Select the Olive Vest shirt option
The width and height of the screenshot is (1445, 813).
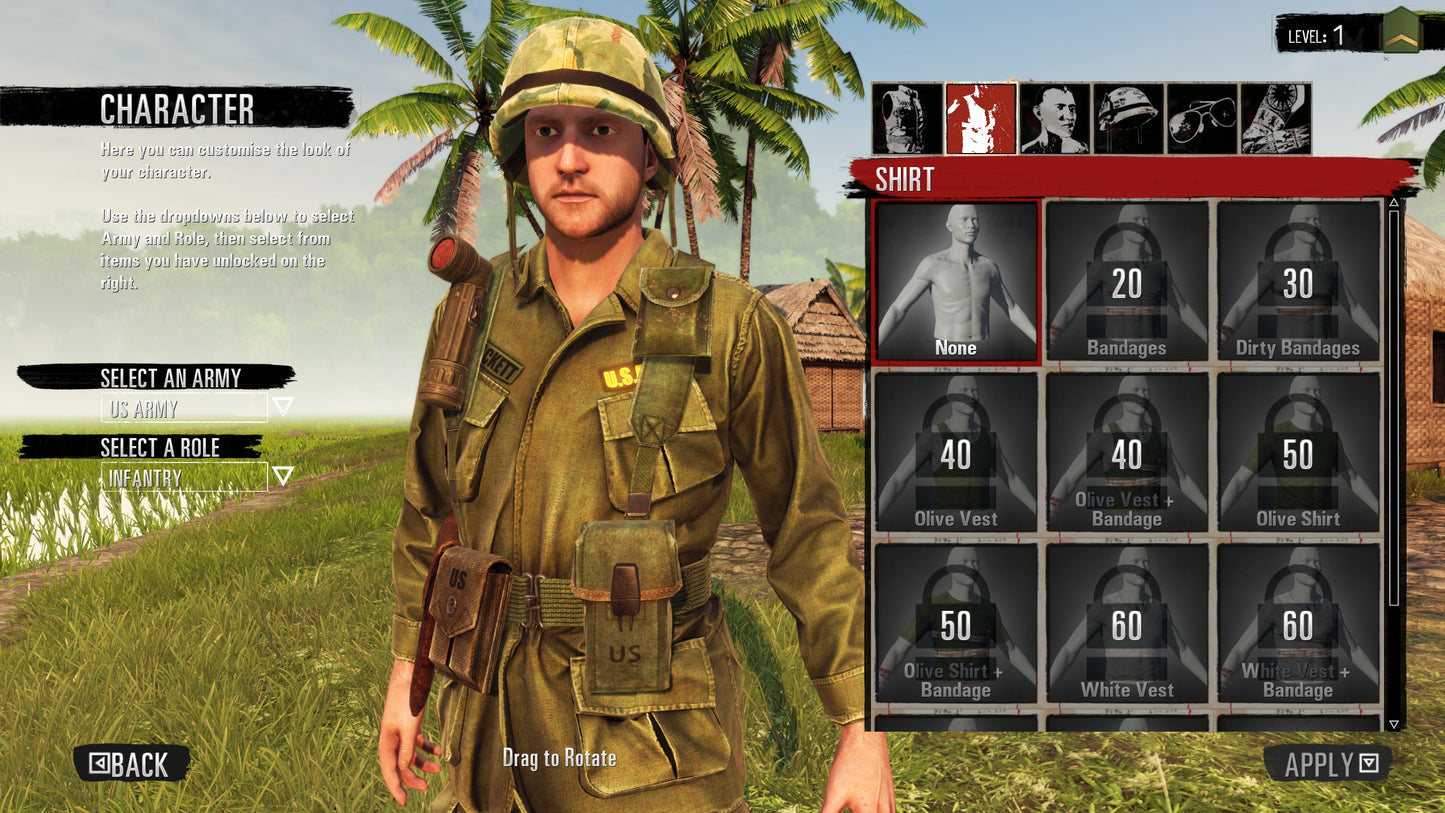click(x=956, y=454)
